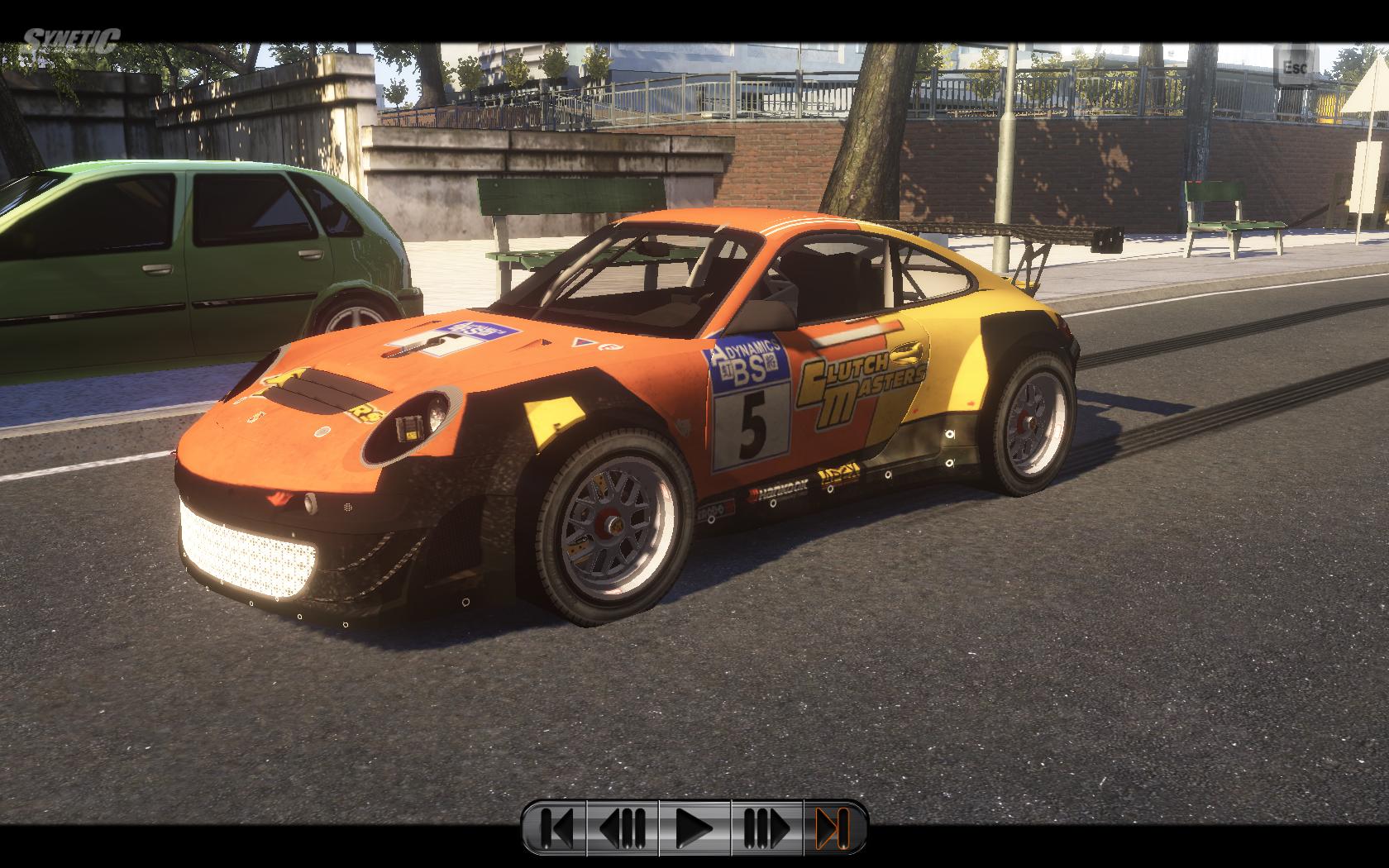
Task: Play the replay
Action: click(694, 827)
